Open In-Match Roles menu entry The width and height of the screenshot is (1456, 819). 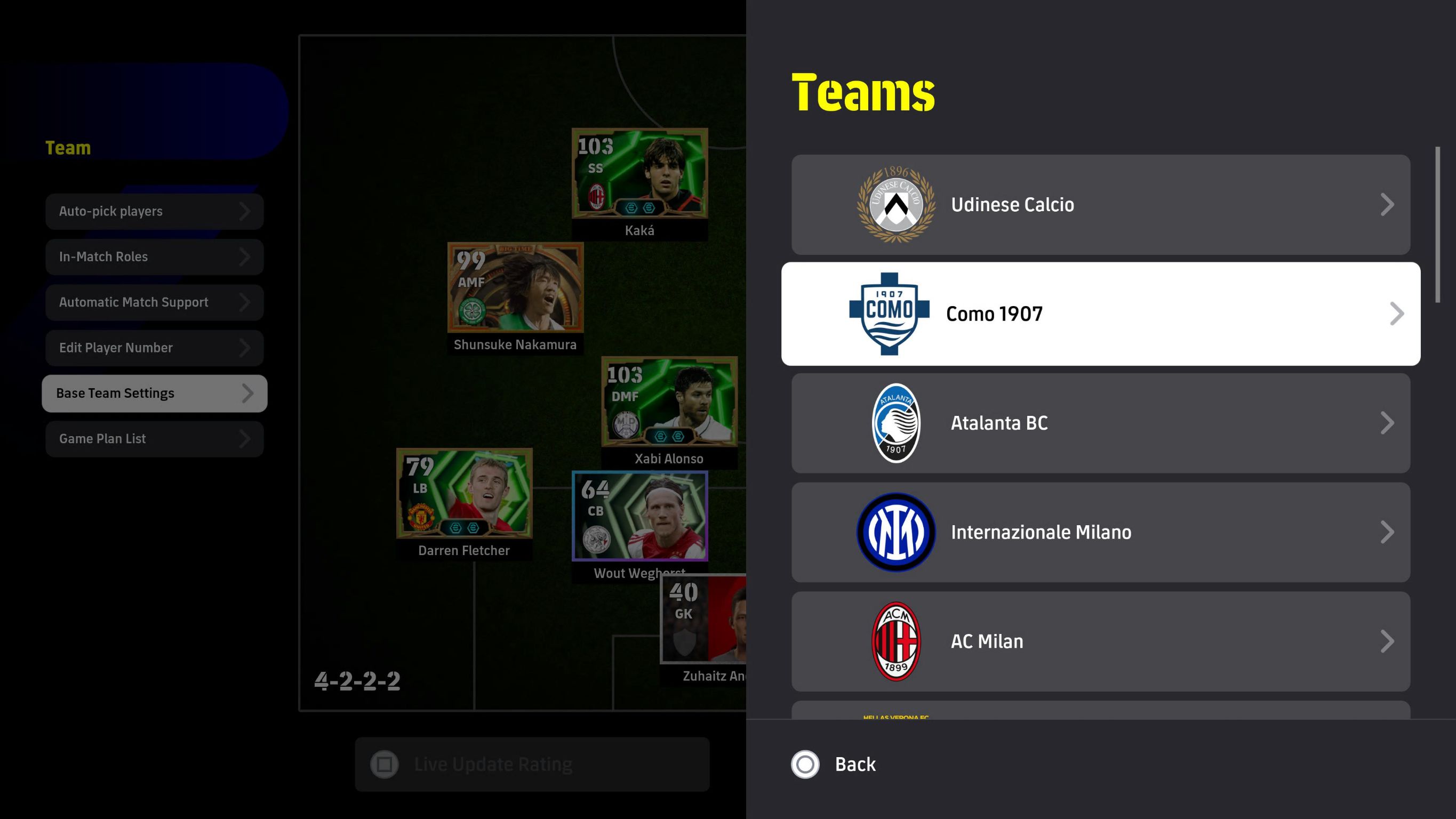point(154,256)
